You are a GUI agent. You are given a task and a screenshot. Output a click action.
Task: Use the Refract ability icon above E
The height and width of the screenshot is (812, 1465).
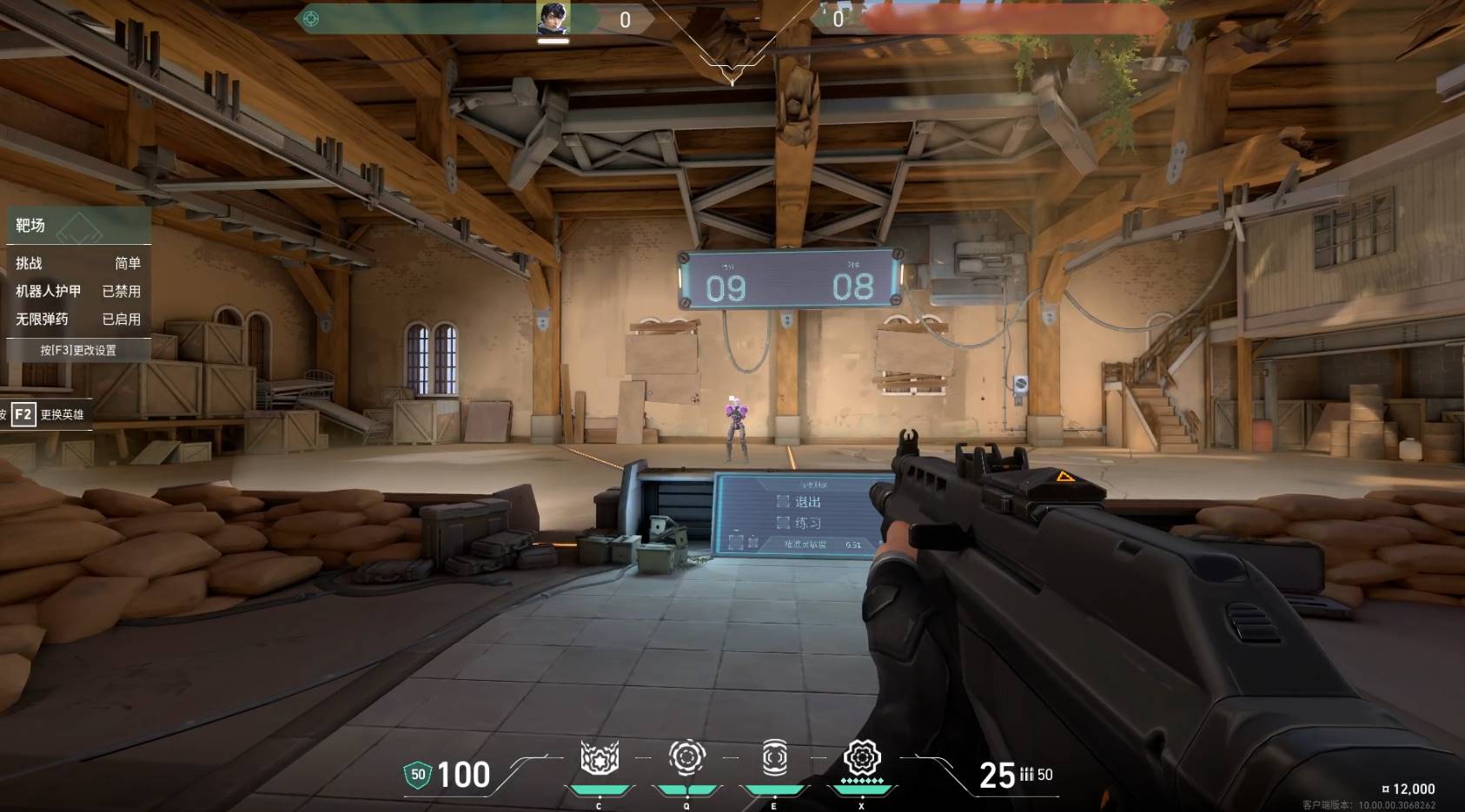774,758
